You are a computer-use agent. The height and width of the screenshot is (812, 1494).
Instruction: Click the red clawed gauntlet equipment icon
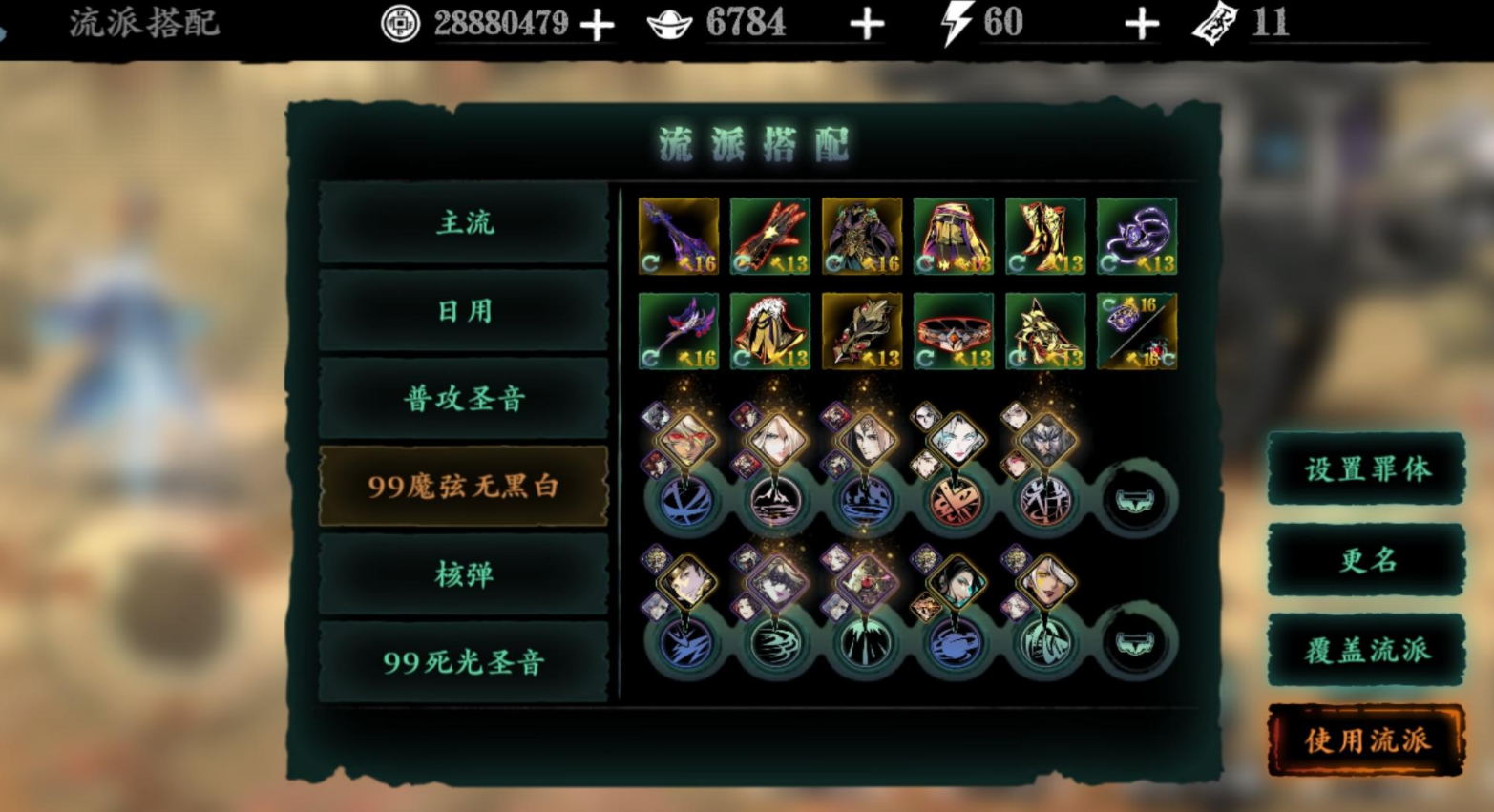[770, 237]
